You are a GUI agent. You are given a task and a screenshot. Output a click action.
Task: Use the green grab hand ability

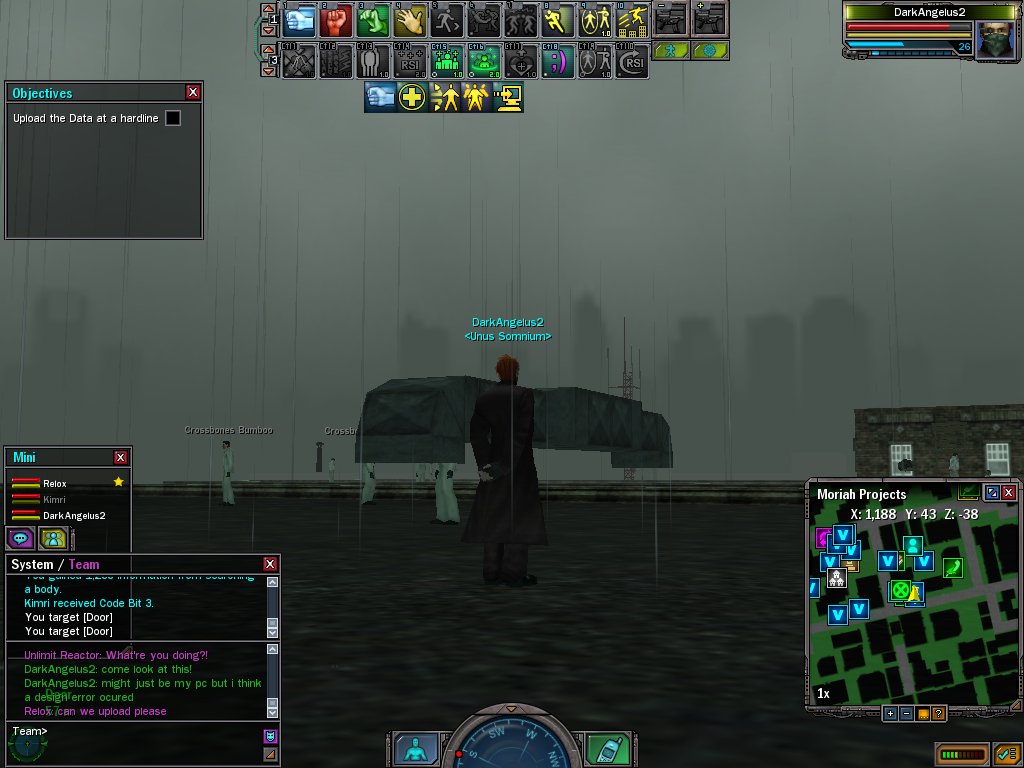tap(373, 19)
